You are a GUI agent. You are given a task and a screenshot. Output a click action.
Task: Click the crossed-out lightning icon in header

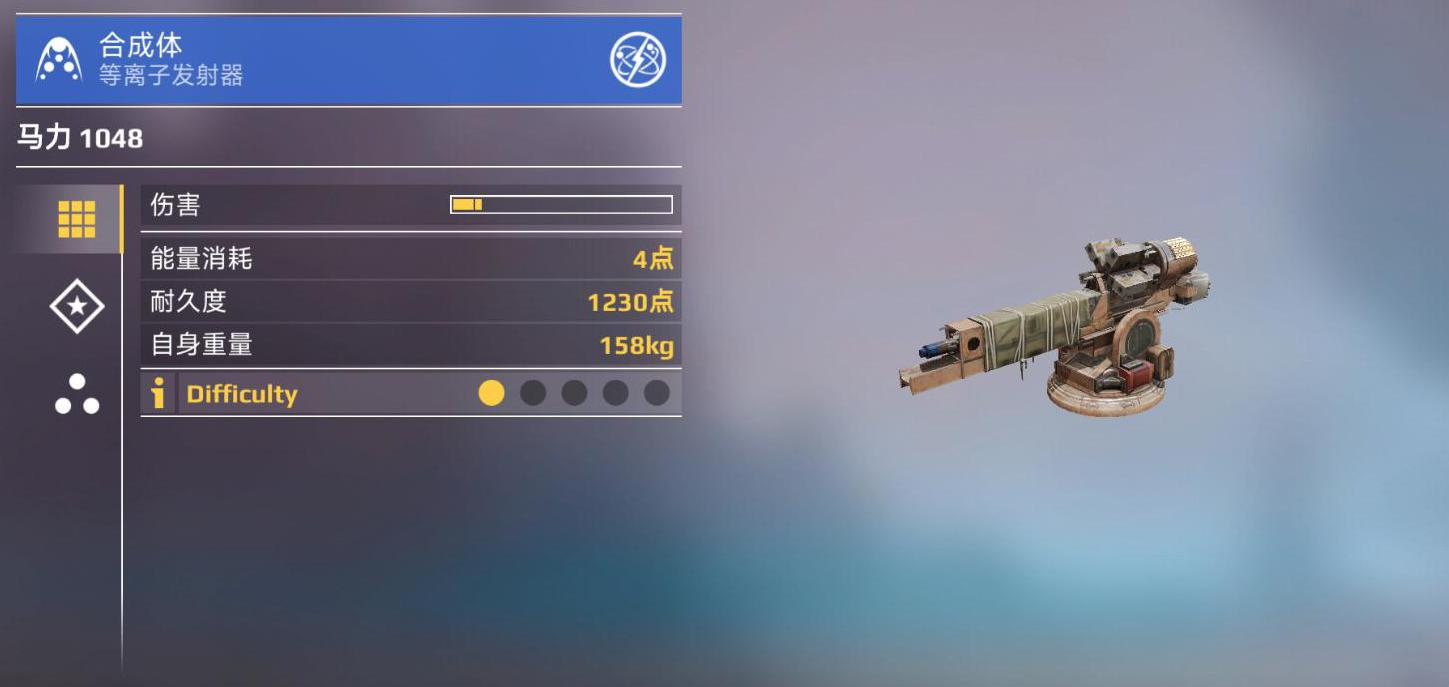[638, 60]
